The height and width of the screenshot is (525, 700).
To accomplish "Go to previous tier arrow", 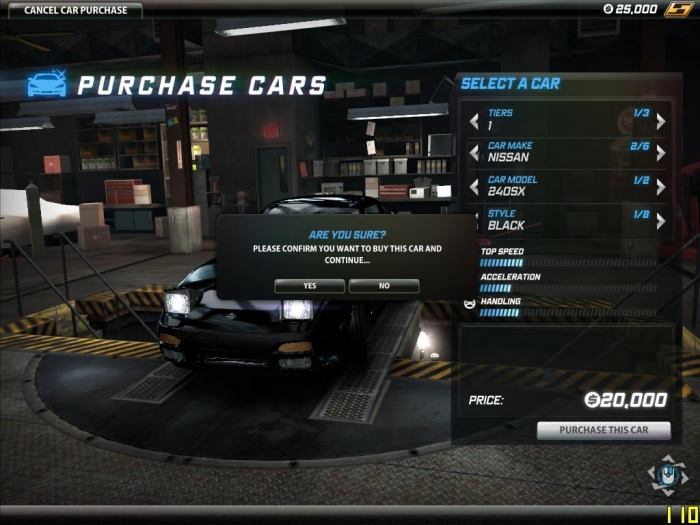I will coord(474,120).
